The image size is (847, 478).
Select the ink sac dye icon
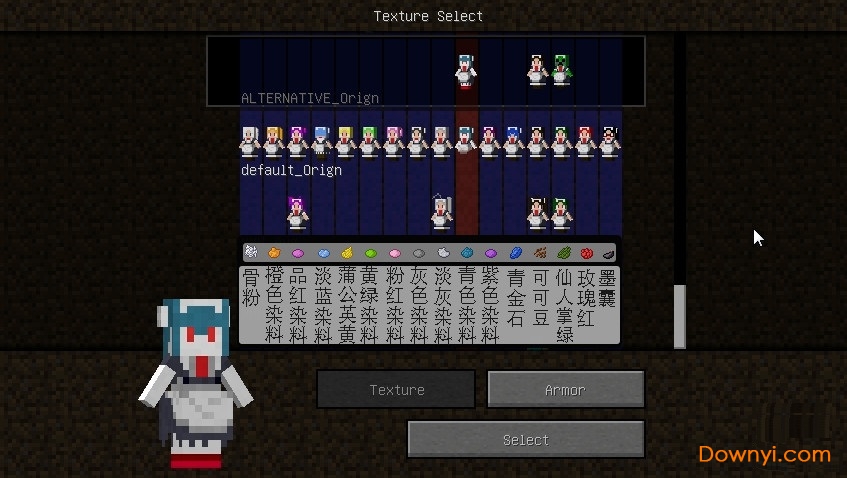tap(608, 253)
